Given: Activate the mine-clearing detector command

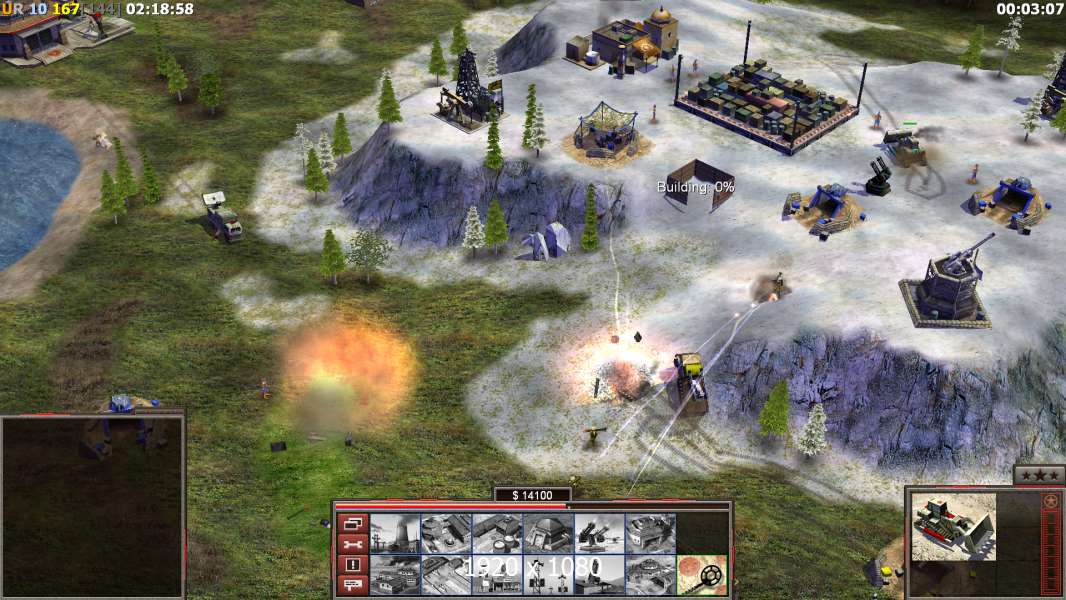Looking at the screenshot, I should [x=701, y=574].
